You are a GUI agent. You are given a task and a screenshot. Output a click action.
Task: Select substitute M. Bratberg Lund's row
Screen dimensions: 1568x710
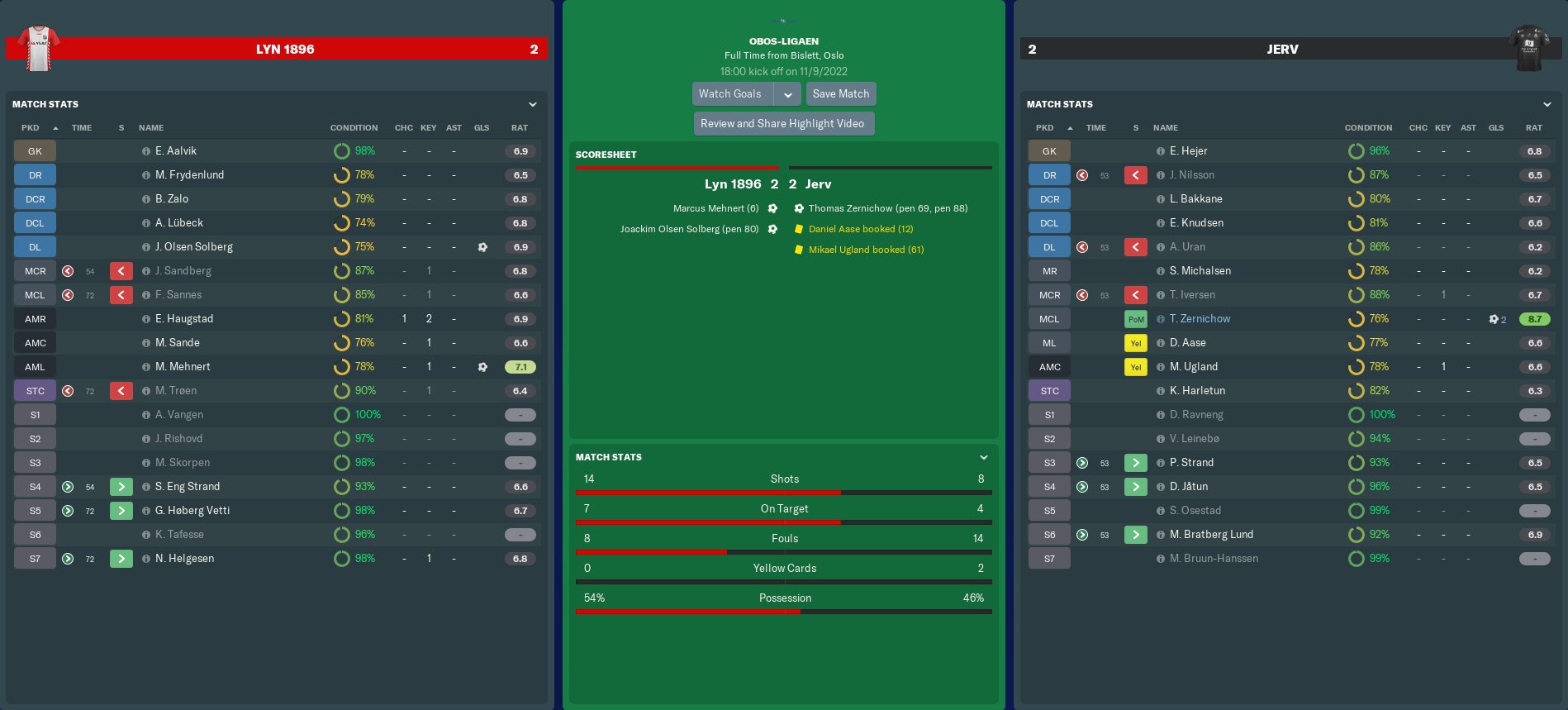pyautogui.click(x=1211, y=535)
